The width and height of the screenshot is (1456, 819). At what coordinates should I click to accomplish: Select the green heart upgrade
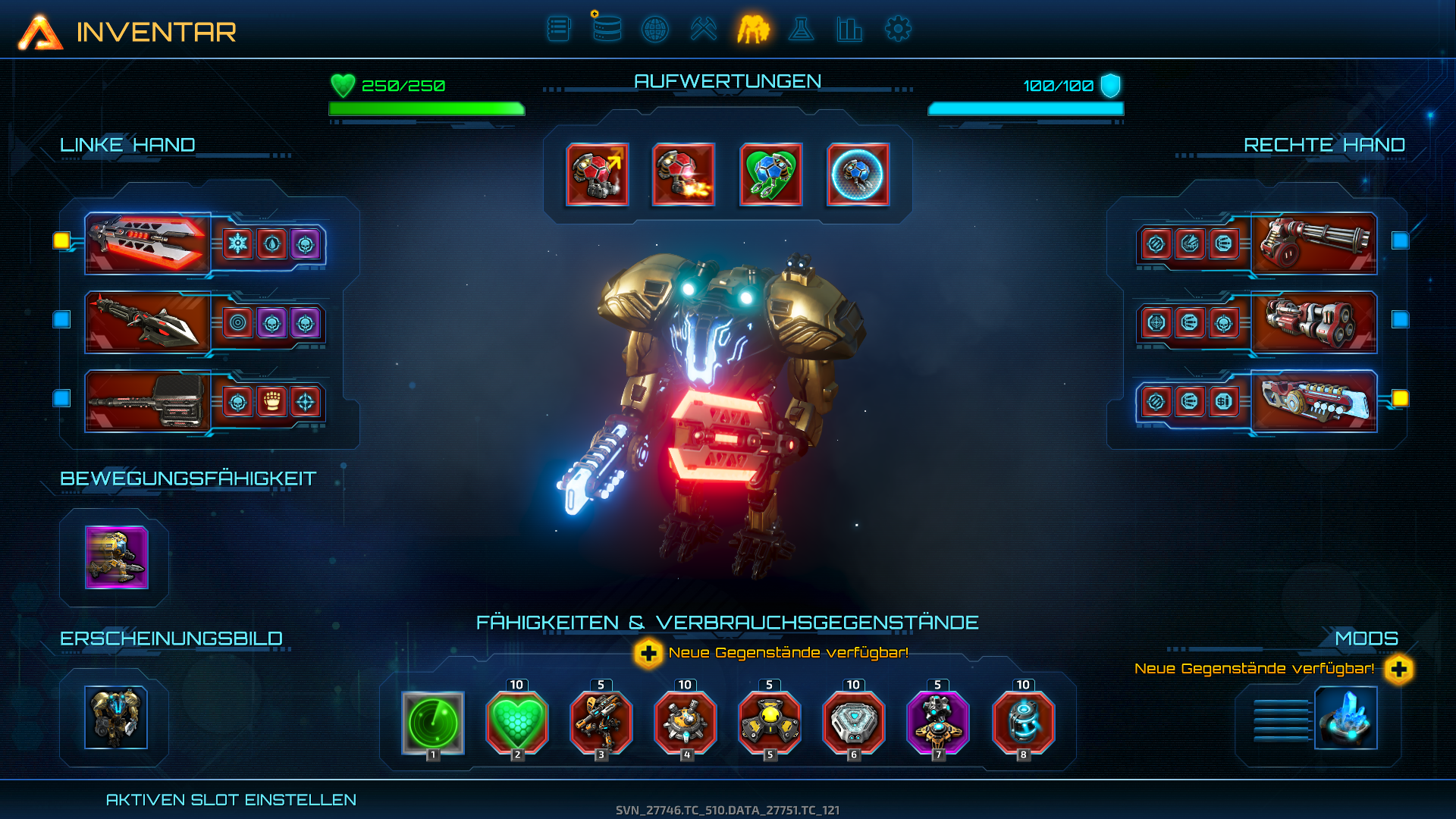pyautogui.click(x=770, y=174)
